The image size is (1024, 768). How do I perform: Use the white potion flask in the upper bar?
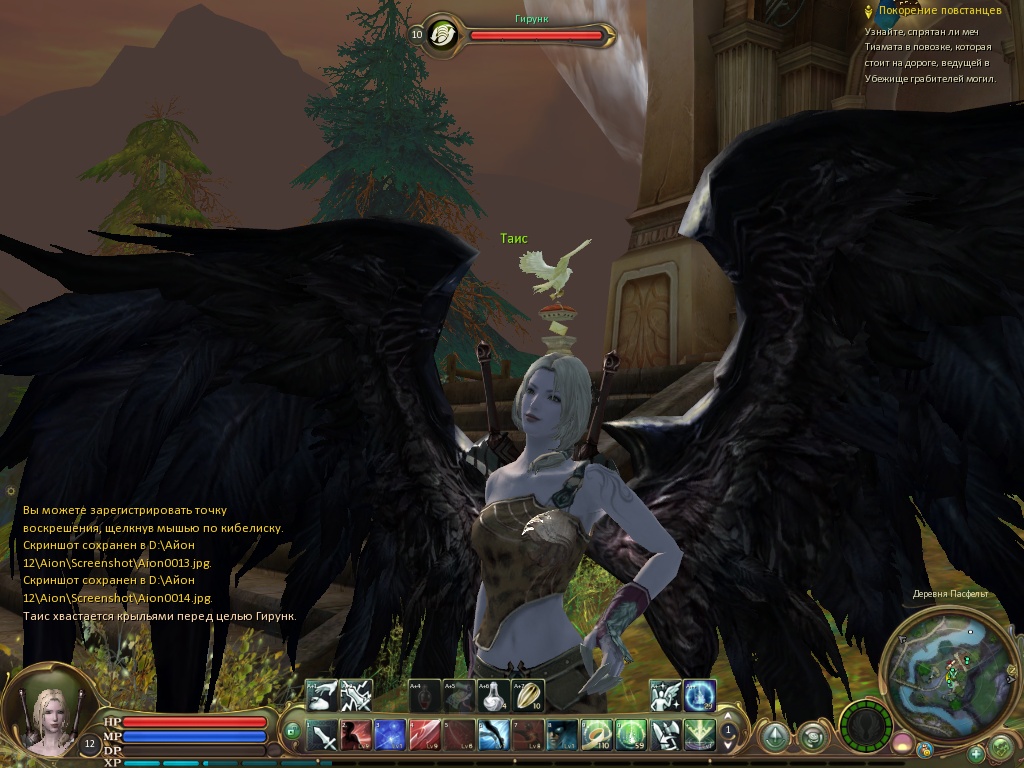493,695
